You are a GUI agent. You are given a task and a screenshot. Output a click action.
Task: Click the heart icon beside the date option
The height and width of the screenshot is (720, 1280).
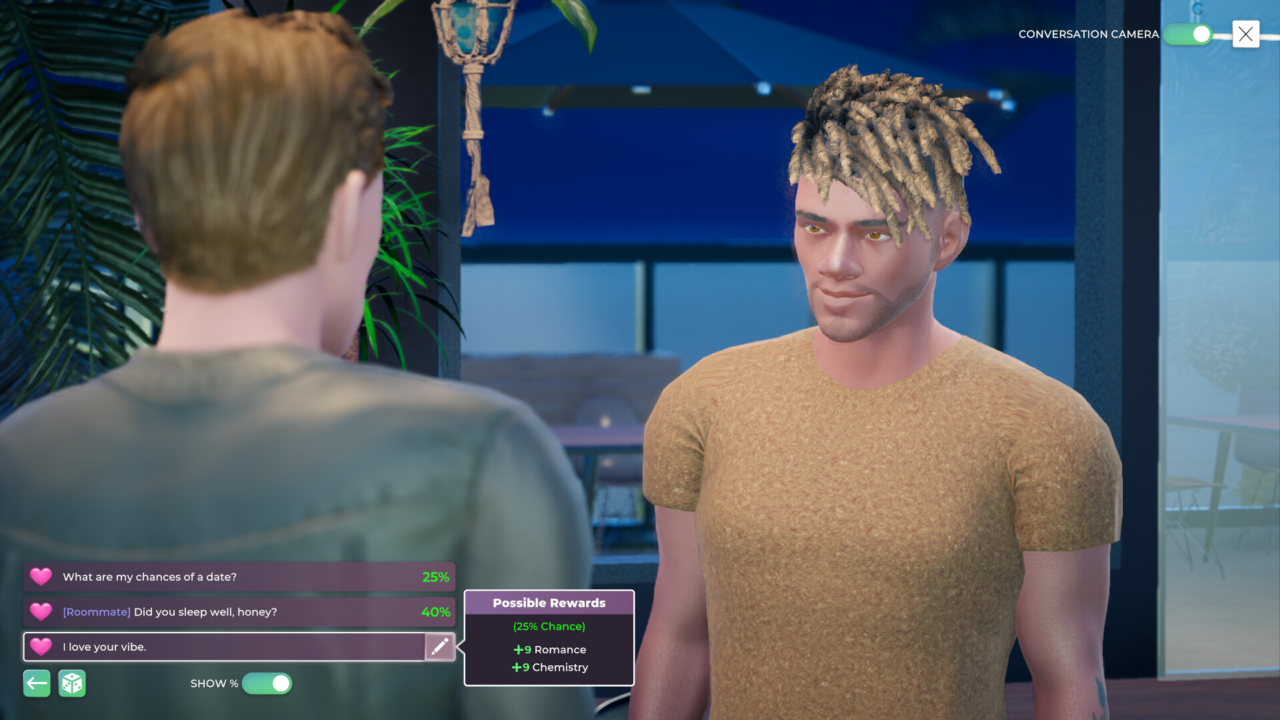click(40, 576)
